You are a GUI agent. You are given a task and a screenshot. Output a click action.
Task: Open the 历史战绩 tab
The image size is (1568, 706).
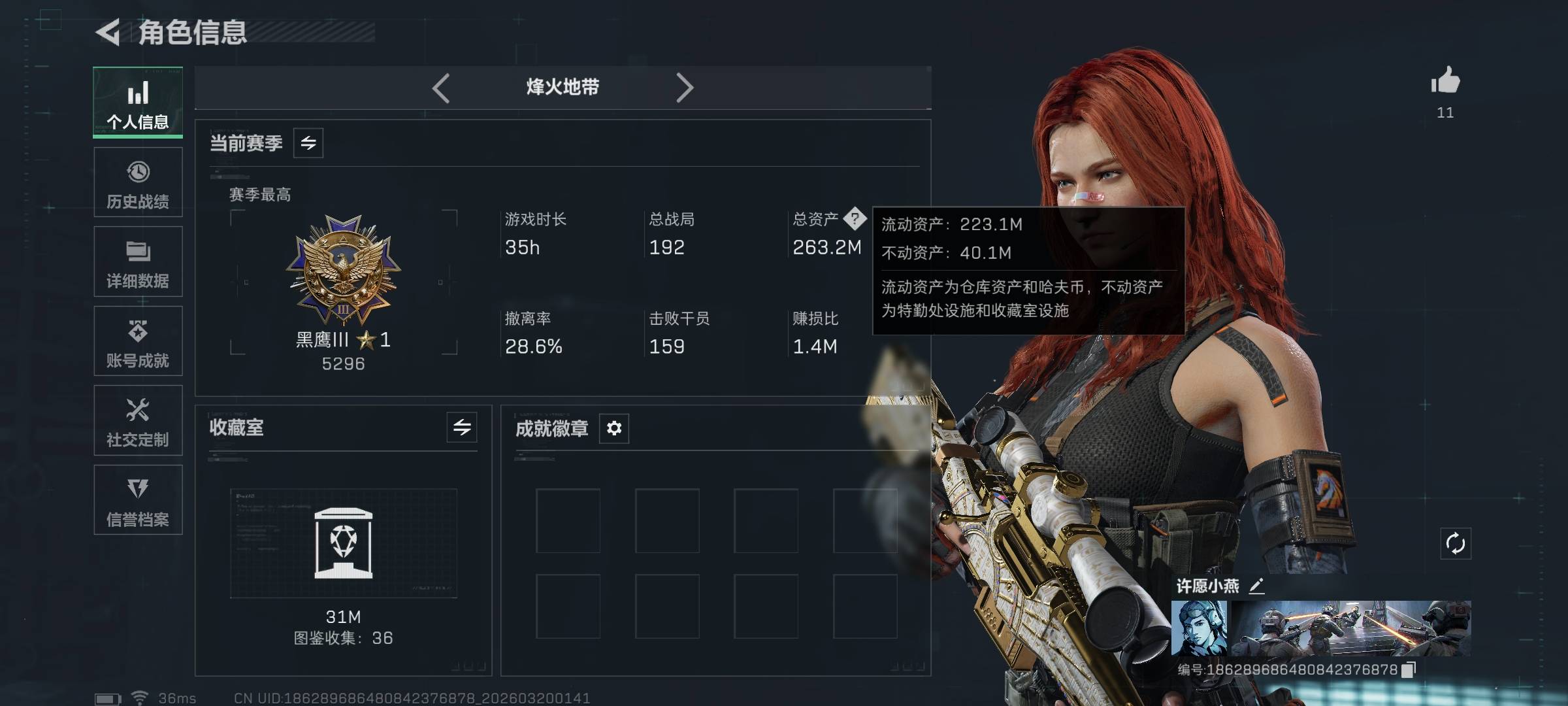tap(138, 182)
